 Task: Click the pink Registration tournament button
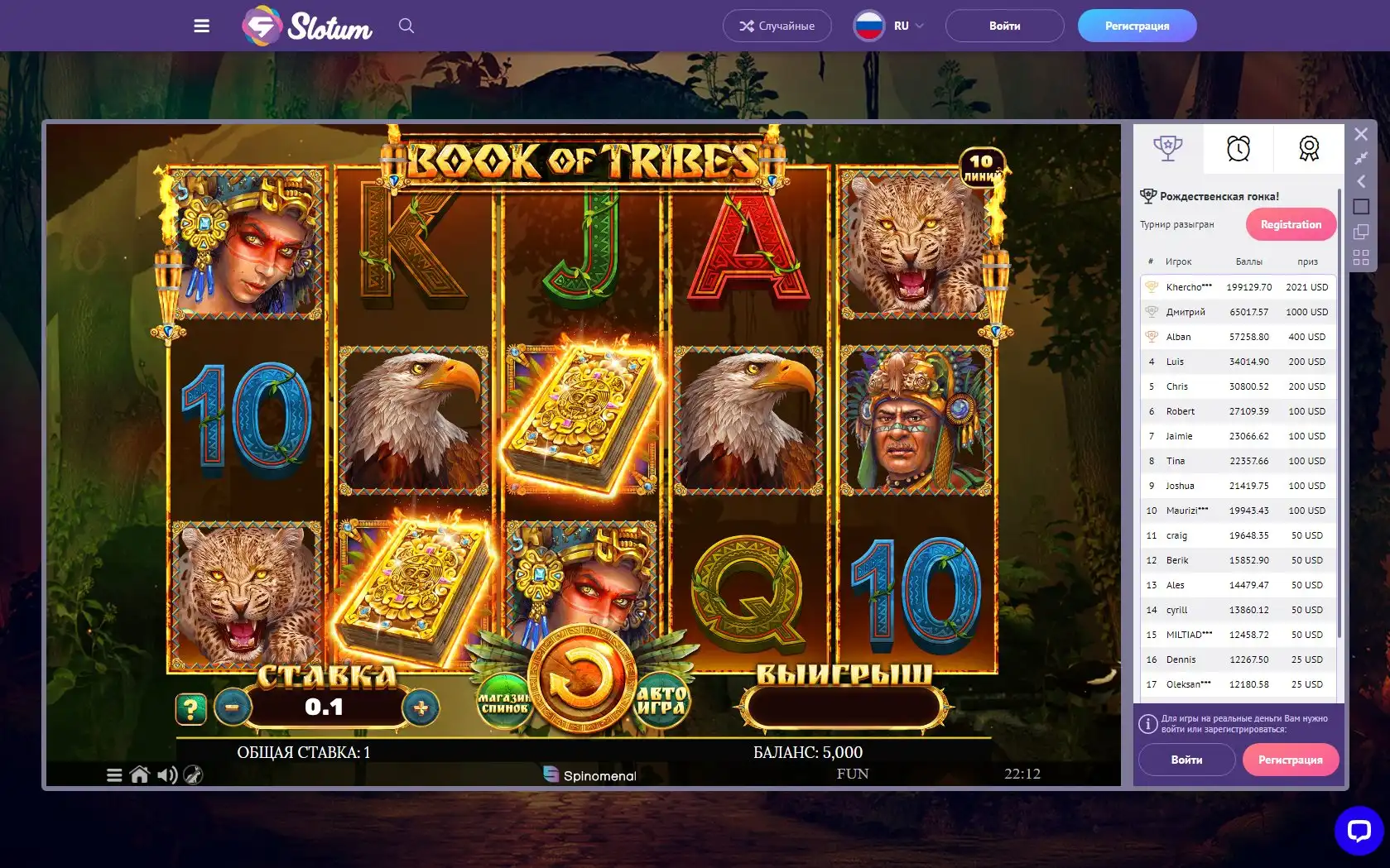(1291, 224)
